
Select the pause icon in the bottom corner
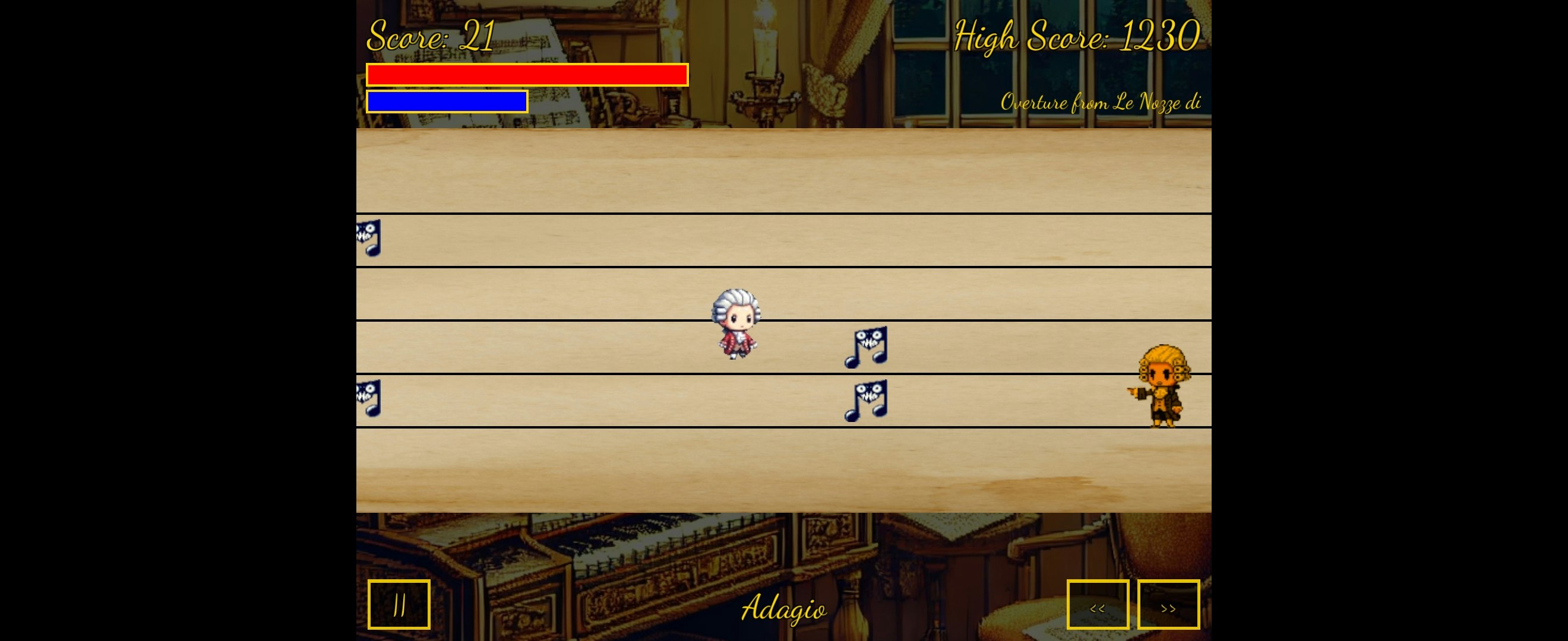(399, 604)
